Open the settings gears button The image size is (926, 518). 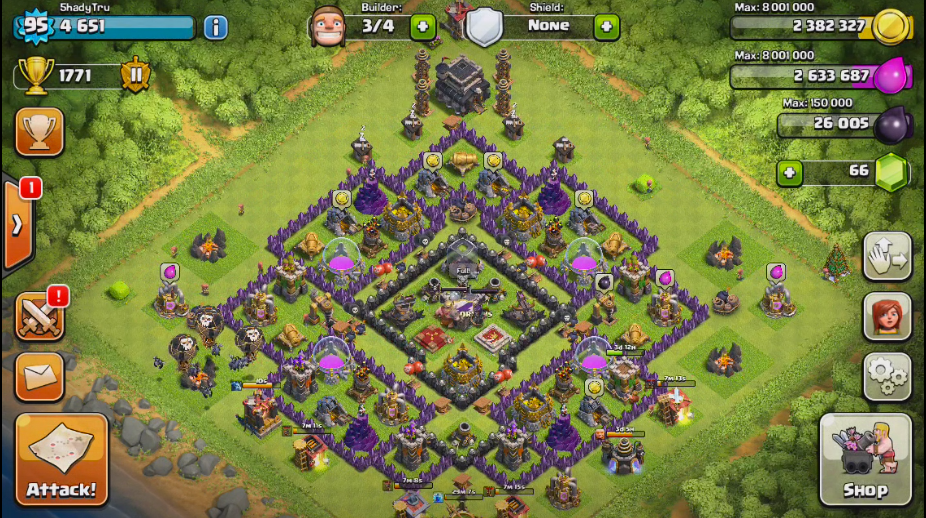click(x=887, y=376)
